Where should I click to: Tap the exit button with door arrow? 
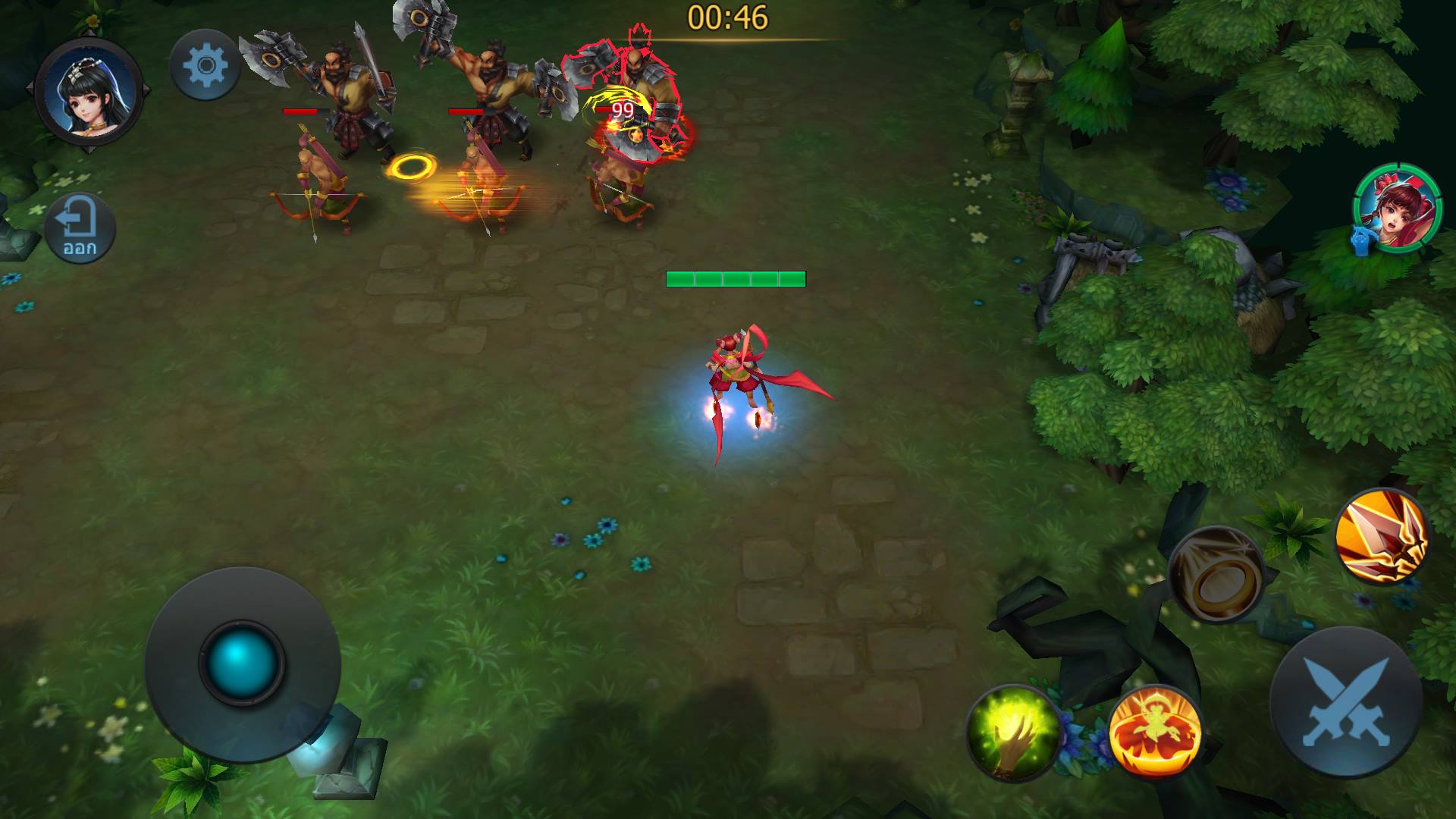tap(80, 228)
